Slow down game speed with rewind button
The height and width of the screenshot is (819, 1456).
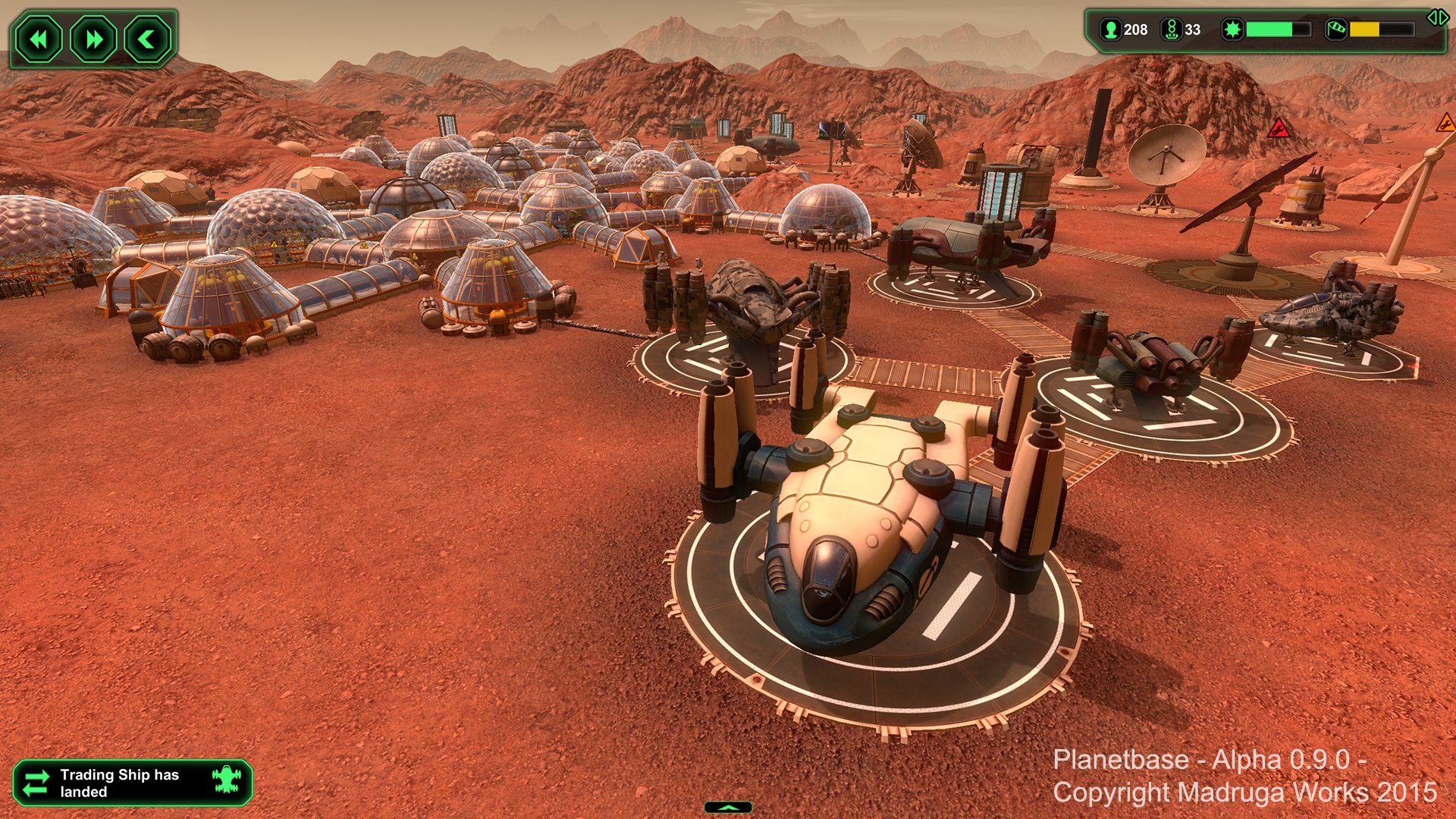pos(39,39)
